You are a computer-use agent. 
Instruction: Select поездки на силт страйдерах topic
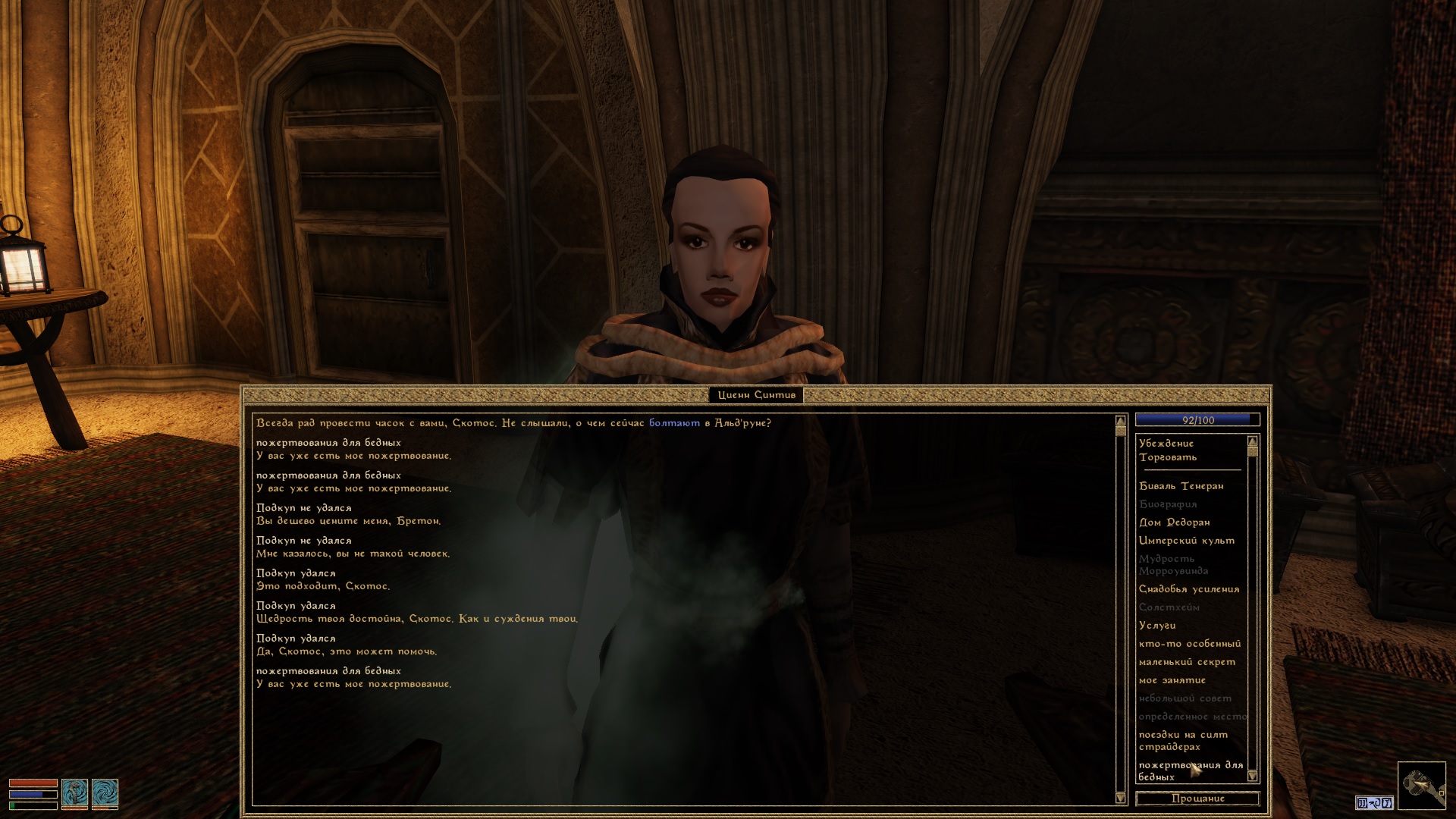point(1182,740)
